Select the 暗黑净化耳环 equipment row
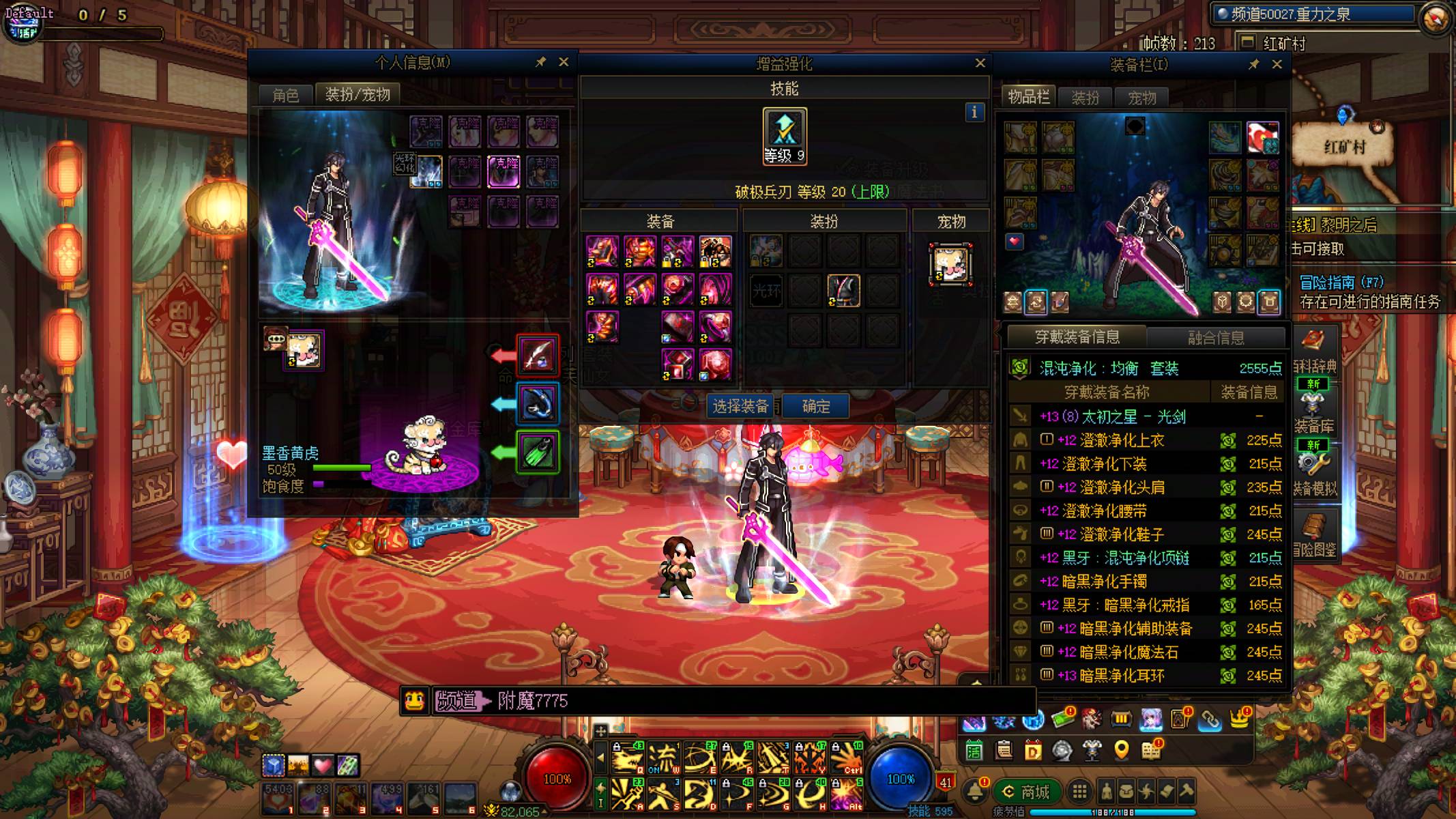Image resolution: width=1456 pixels, height=819 pixels. [1146, 675]
